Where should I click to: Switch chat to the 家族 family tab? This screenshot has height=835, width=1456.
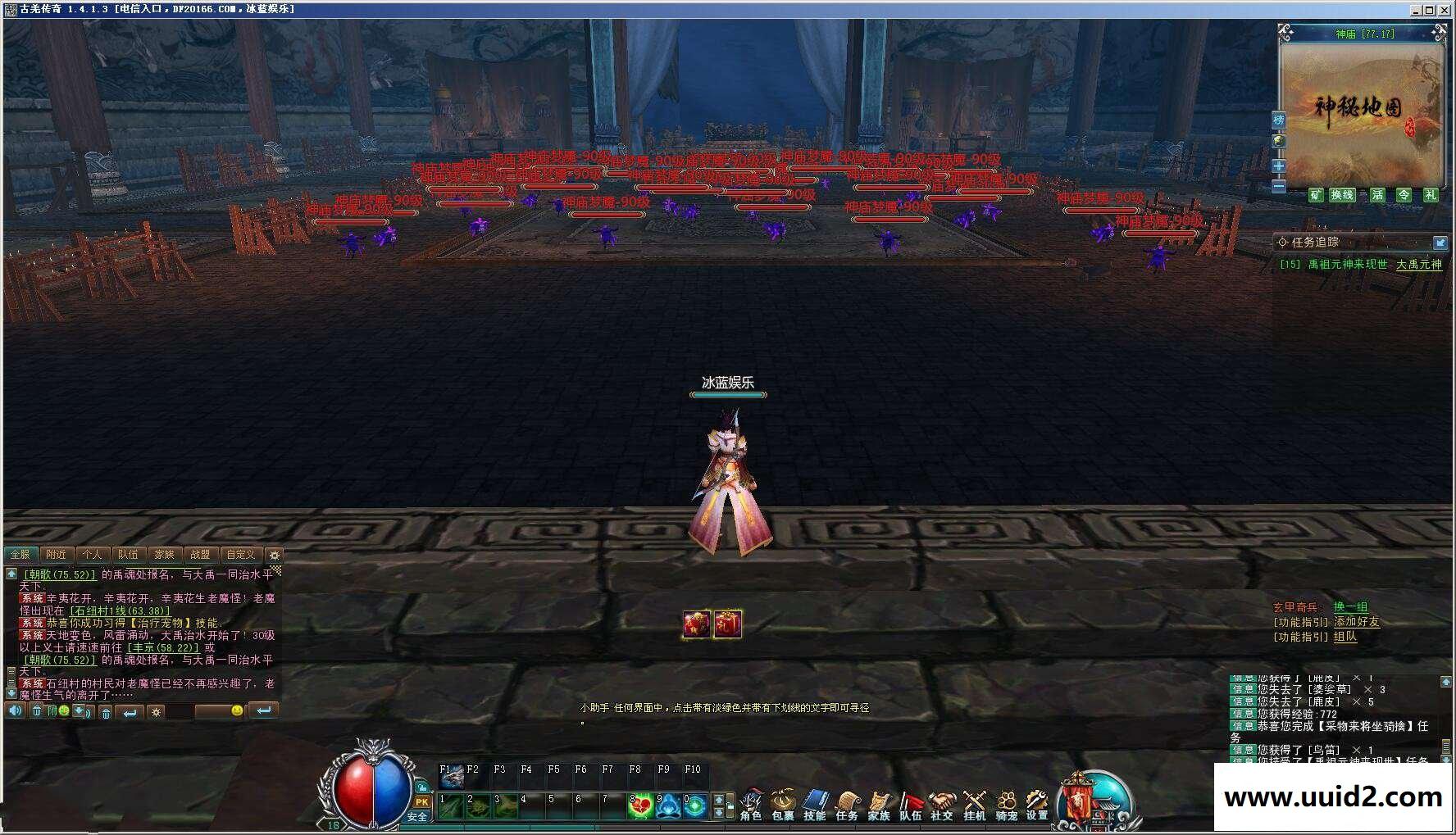(164, 555)
